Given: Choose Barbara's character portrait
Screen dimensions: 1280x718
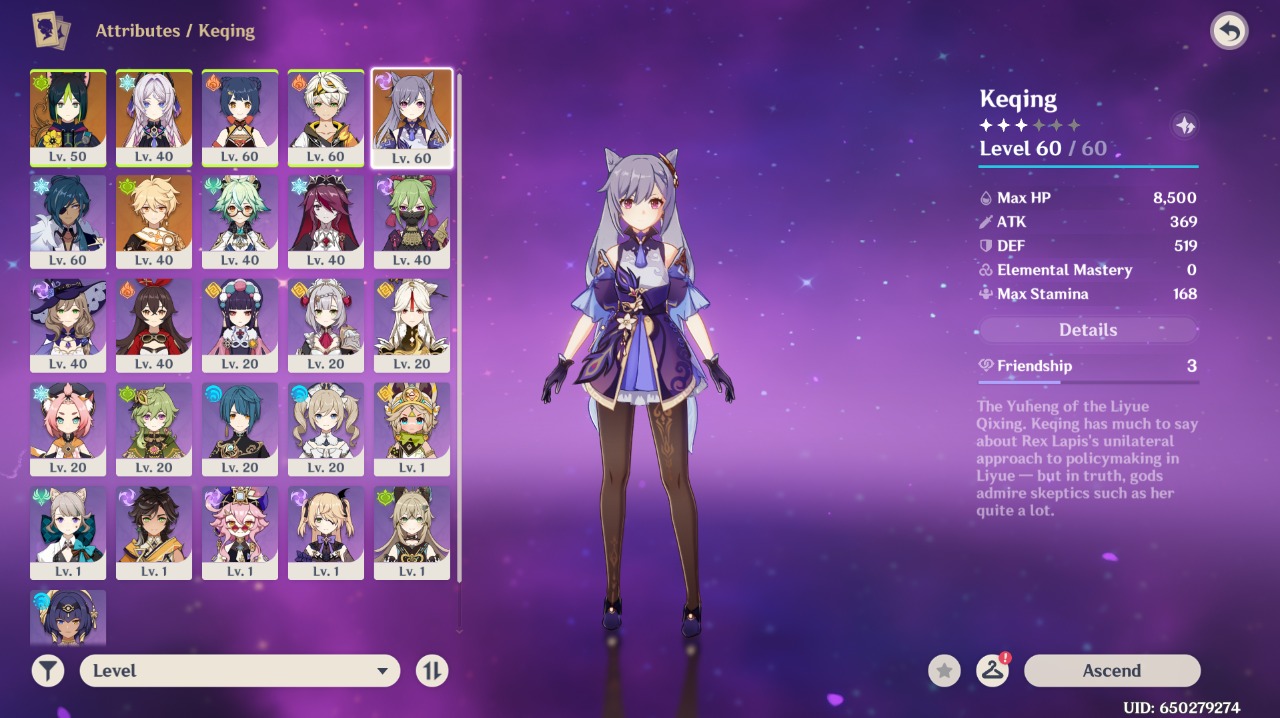Looking at the screenshot, I should [x=326, y=422].
